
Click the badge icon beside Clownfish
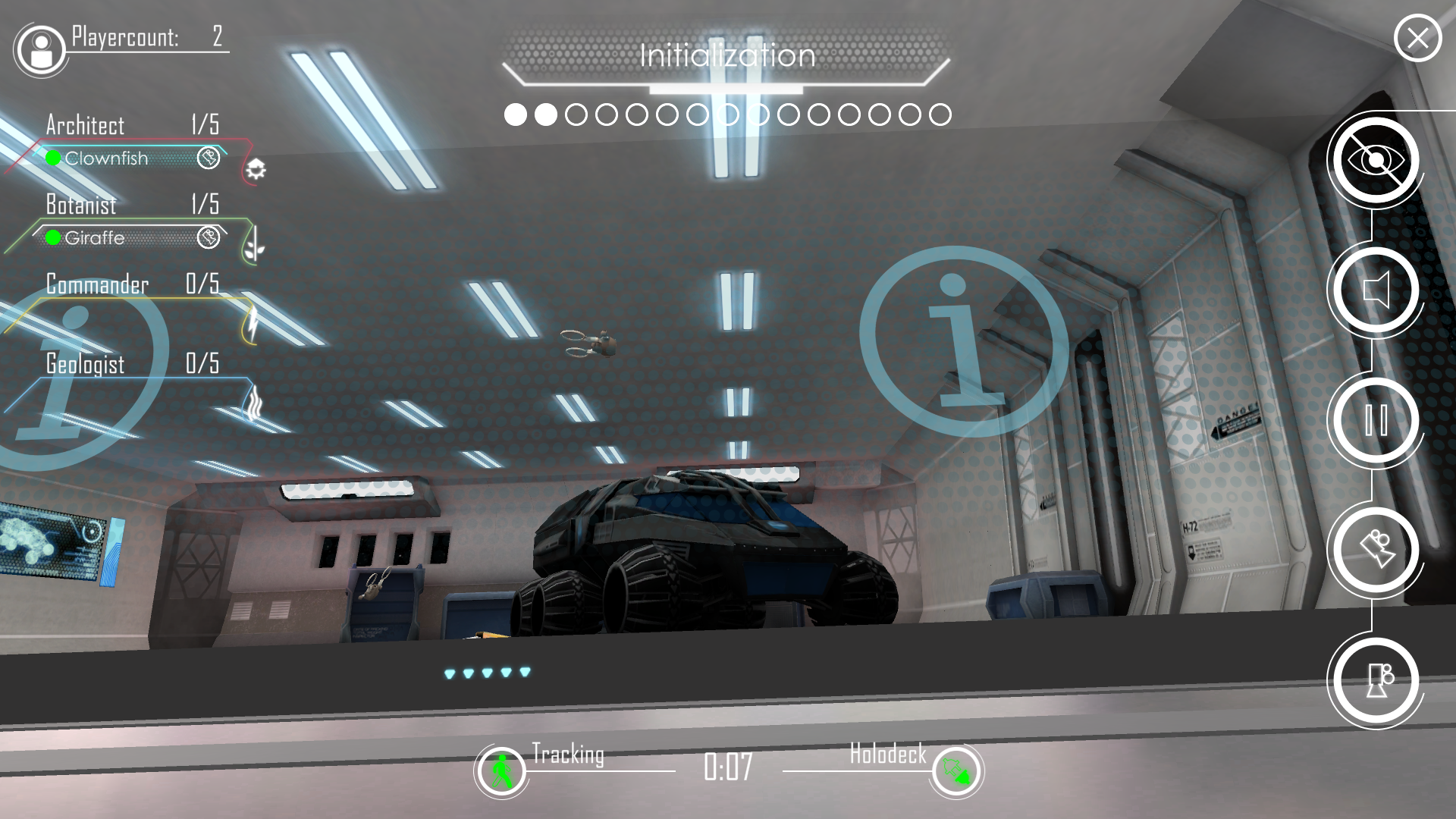pyautogui.click(x=208, y=158)
